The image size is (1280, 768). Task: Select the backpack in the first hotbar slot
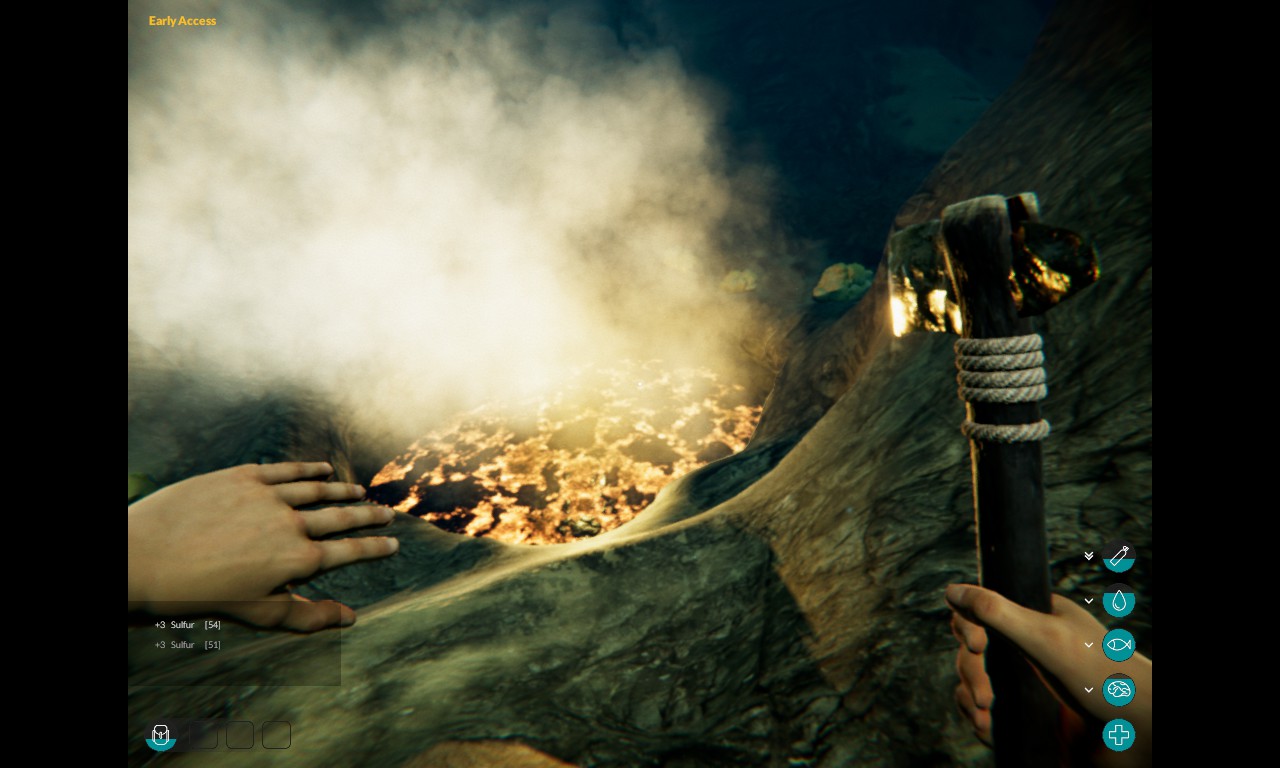161,735
